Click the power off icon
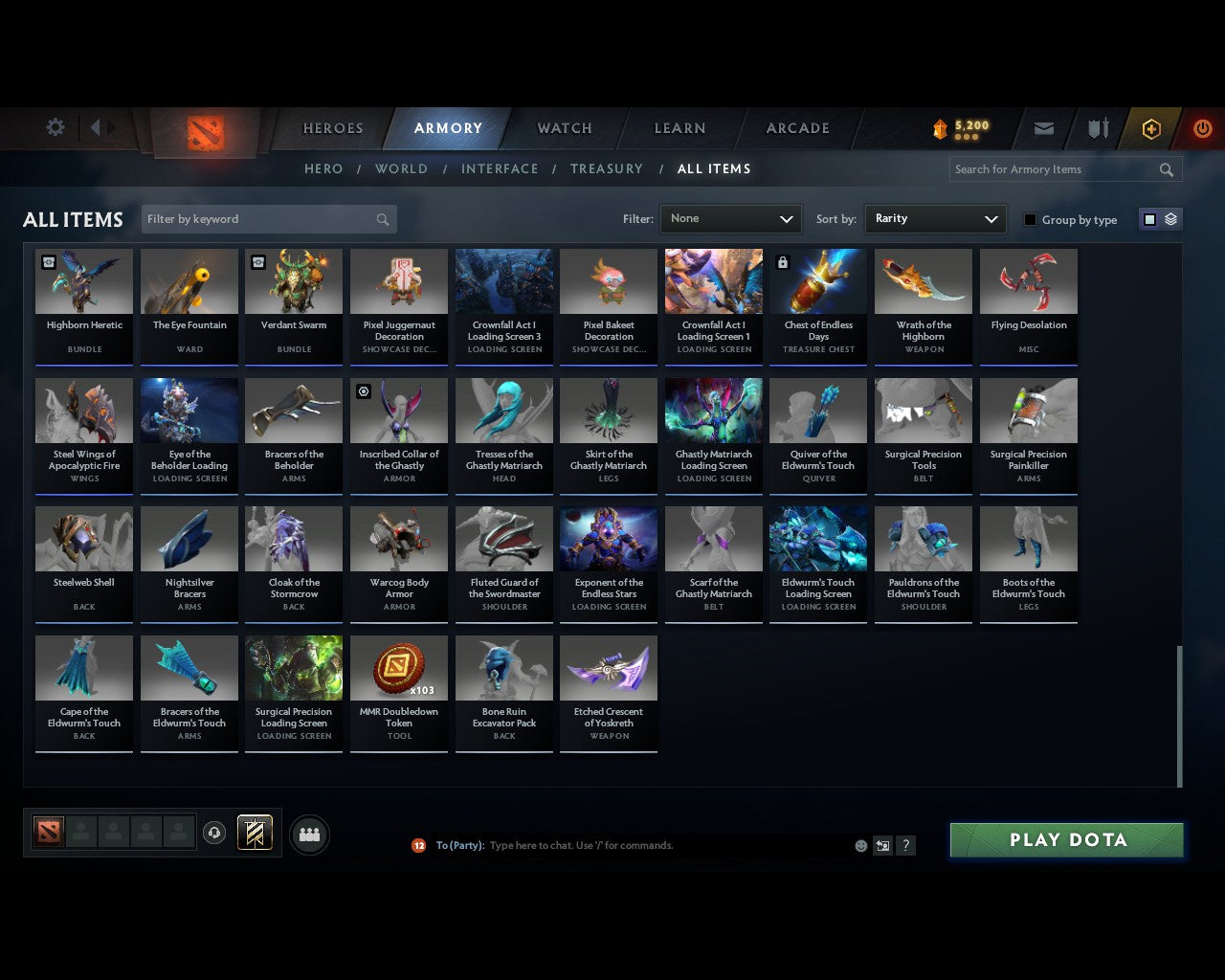The width and height of the screenshot is (1225, 980). click(x=1202, y=127)
